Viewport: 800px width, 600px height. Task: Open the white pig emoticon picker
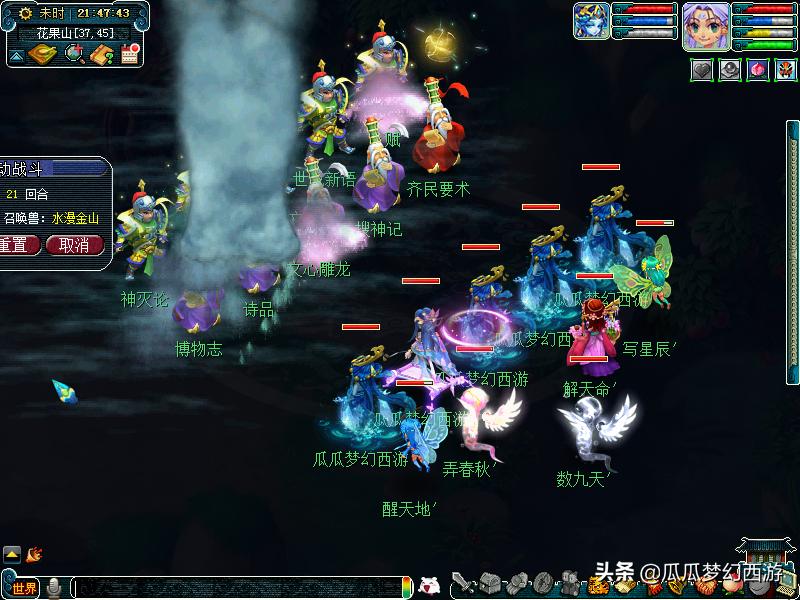coord(429,587)
